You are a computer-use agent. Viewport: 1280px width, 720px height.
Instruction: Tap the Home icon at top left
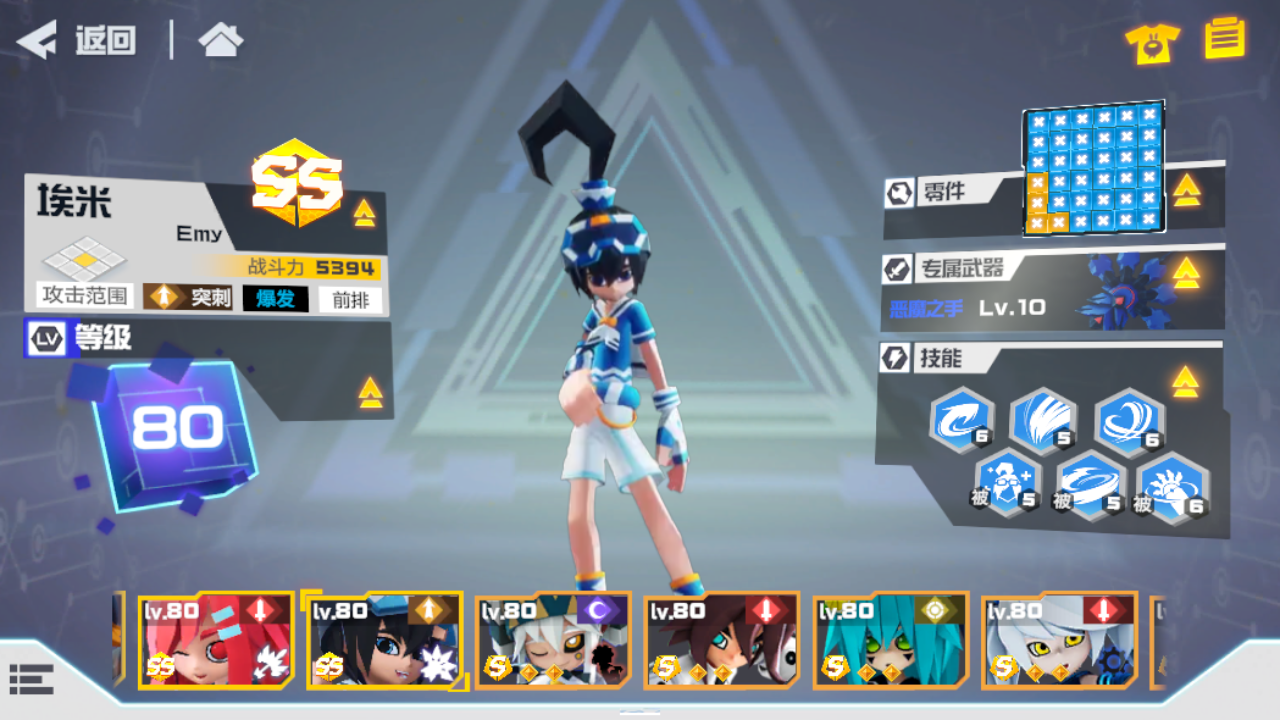(220, 41)
